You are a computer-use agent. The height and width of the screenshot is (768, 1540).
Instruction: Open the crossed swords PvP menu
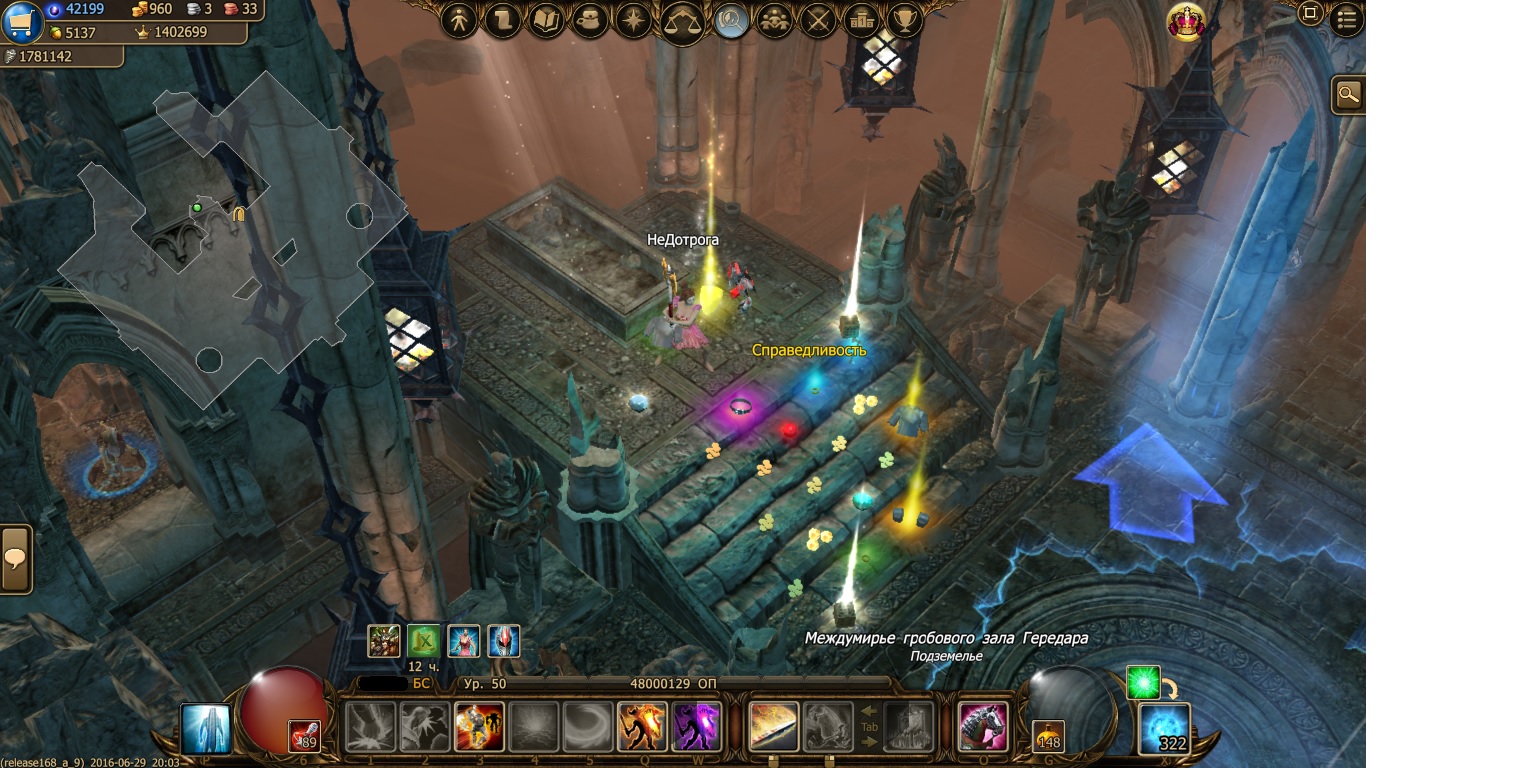[x=818, y=20]
